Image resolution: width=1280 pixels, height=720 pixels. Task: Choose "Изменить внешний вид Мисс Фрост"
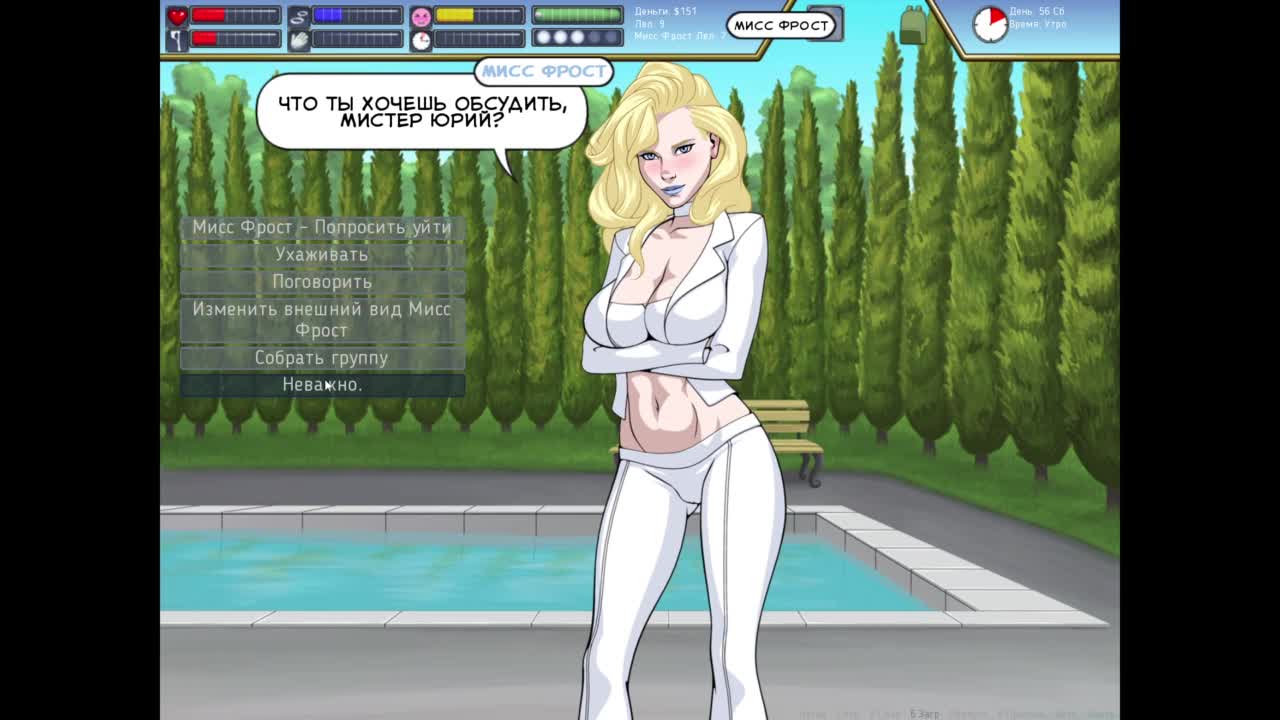coord(322,319)
